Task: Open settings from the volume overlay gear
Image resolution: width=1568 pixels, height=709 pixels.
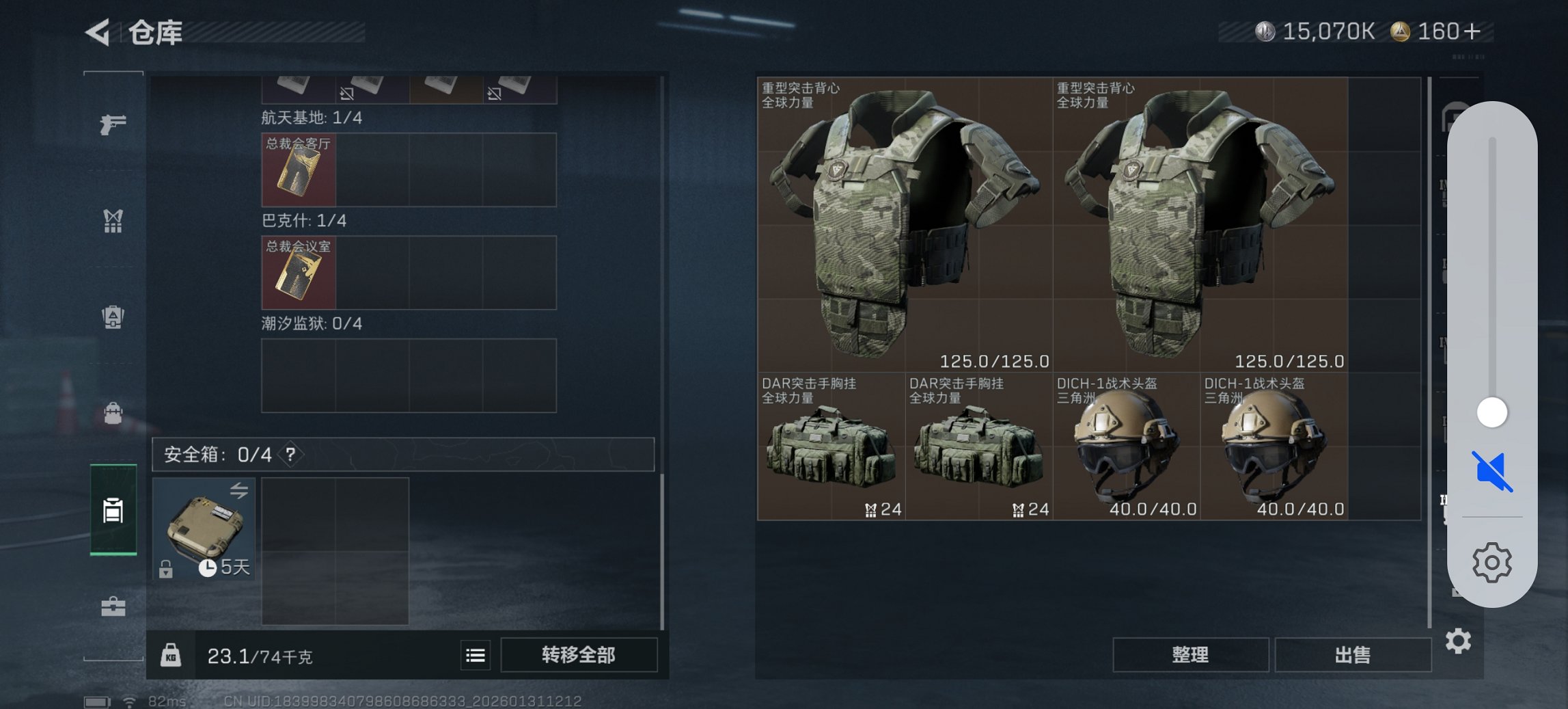Action: point(1491,562)
